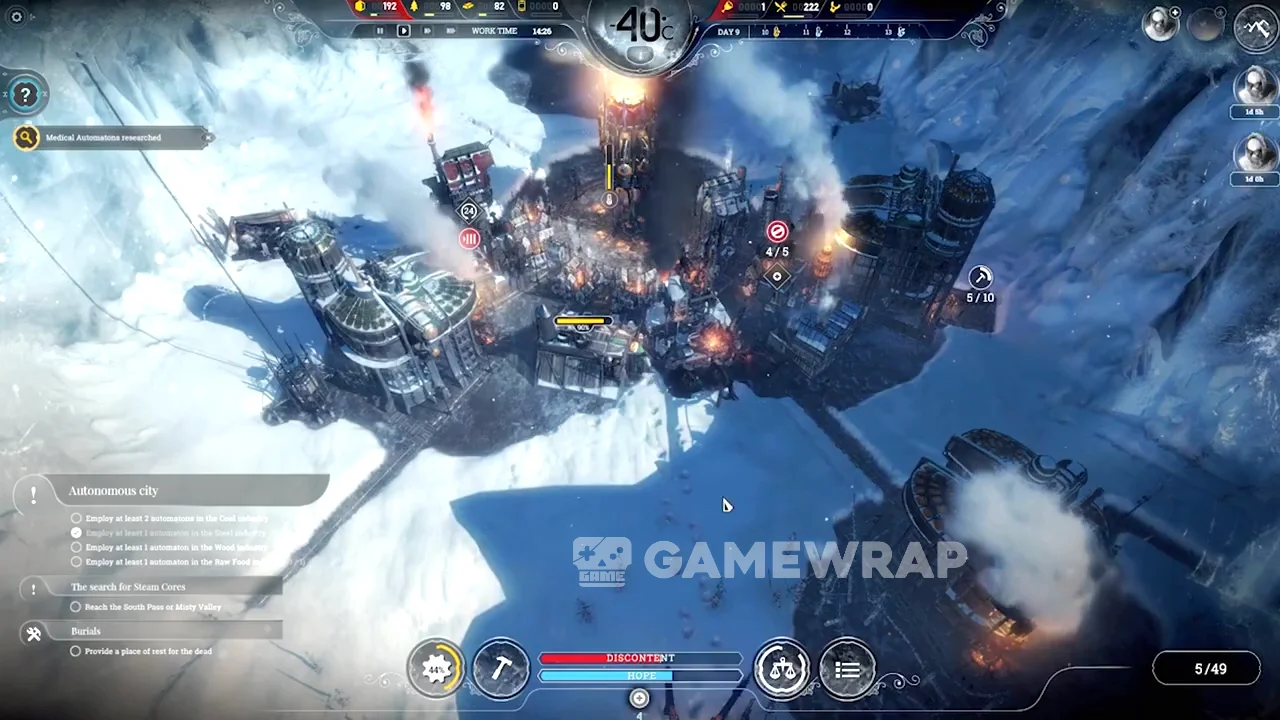Image resolution: width=1280 pixels, height=720 pixels.
Task: Open the Book of Laws scales button
Action: tap(782, 669)
